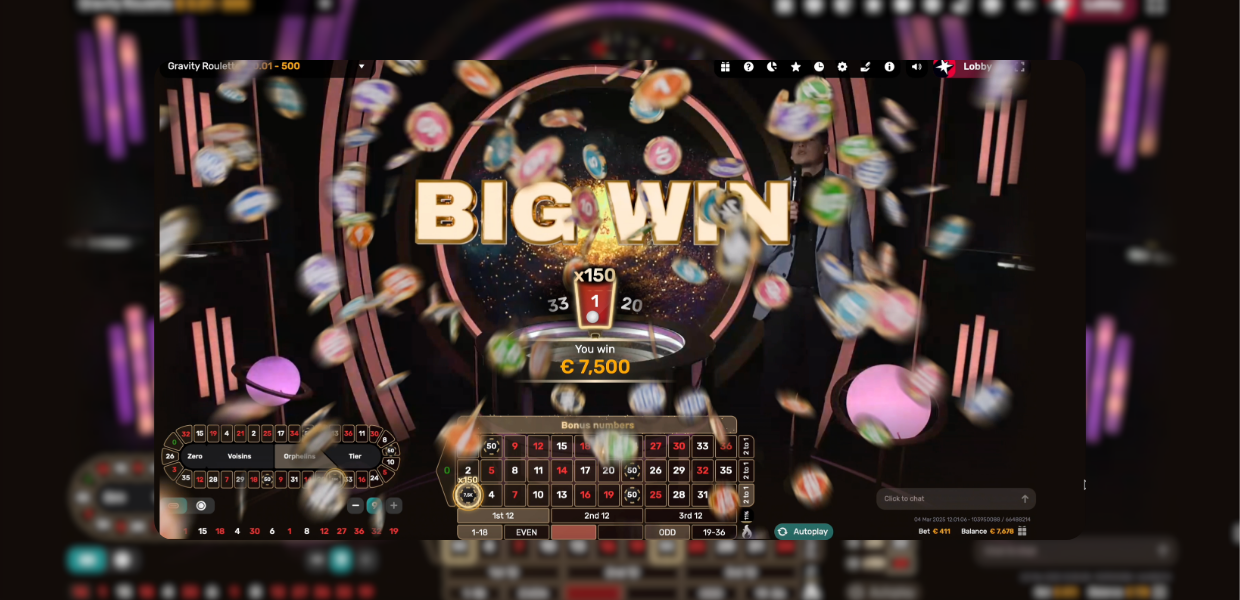Start Autoplay
The image size is (1240, 600).
point(803,532)
